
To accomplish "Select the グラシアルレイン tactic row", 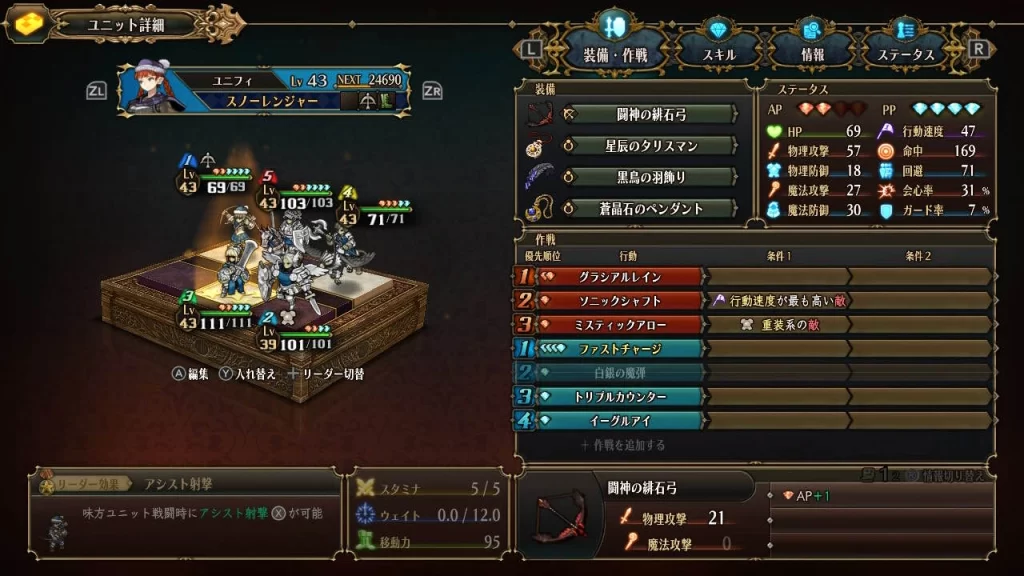I will tap(620, 276).
